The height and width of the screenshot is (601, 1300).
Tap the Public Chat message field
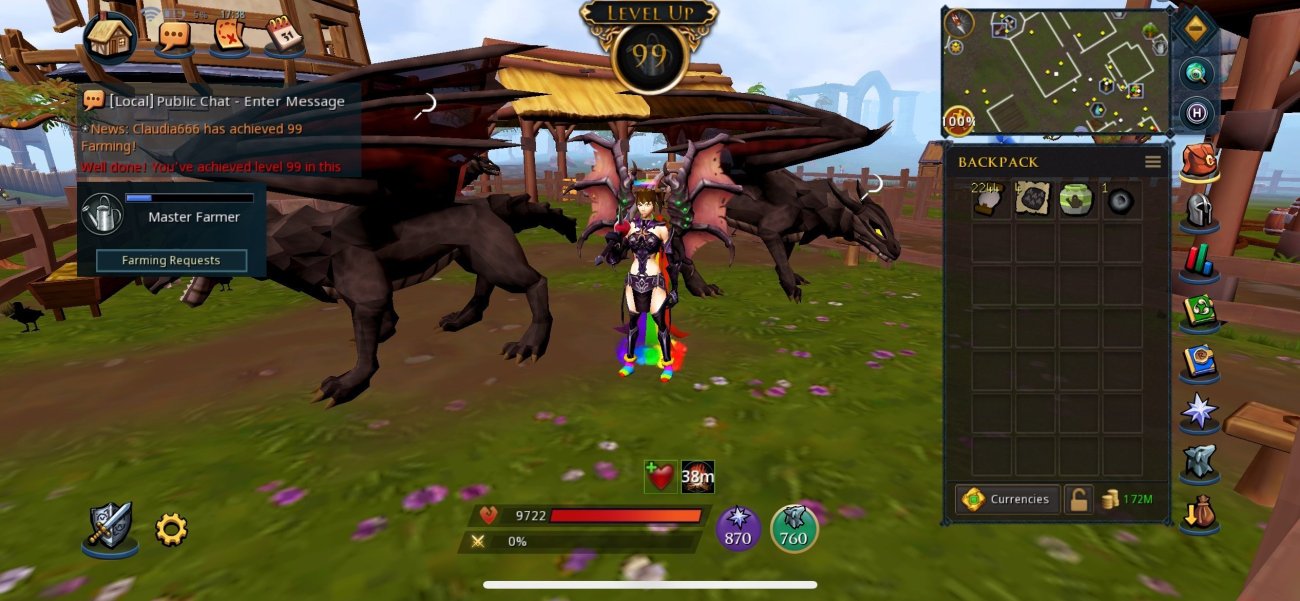click(x=227, y=101)
